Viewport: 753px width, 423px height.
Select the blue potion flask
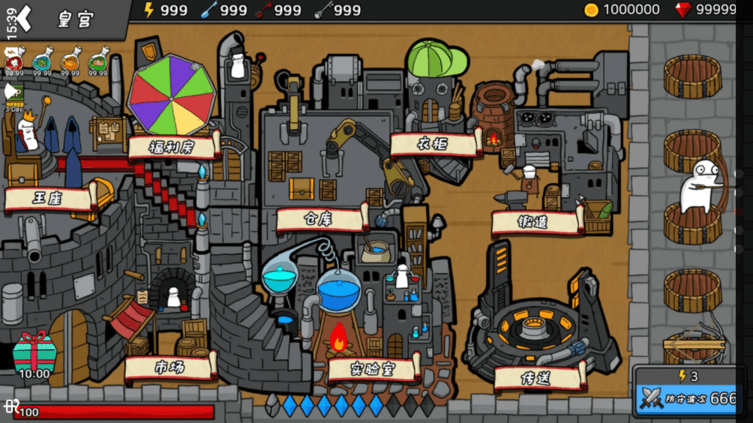click(42, 62)
